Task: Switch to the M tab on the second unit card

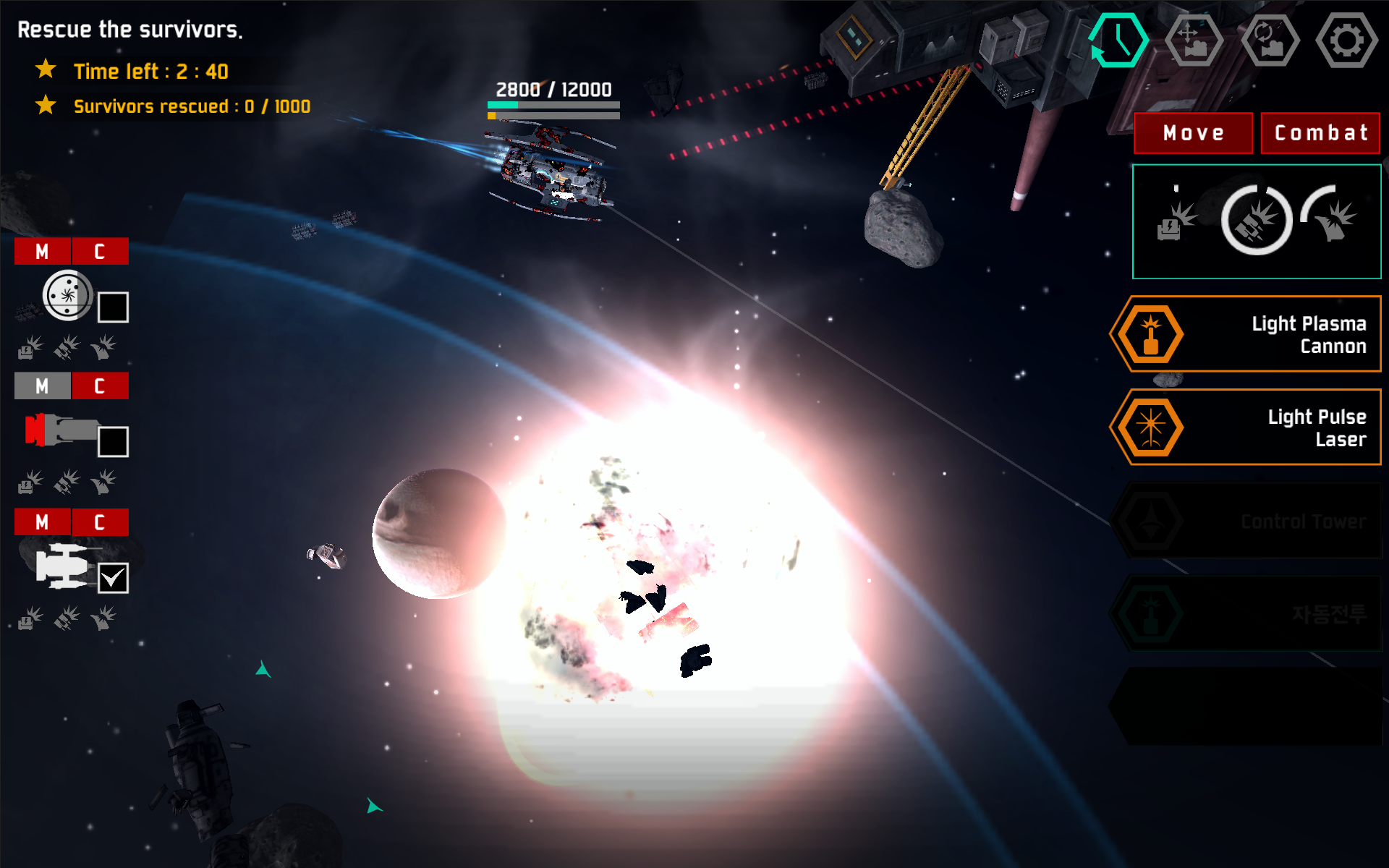Action: [x=41, y=386]
